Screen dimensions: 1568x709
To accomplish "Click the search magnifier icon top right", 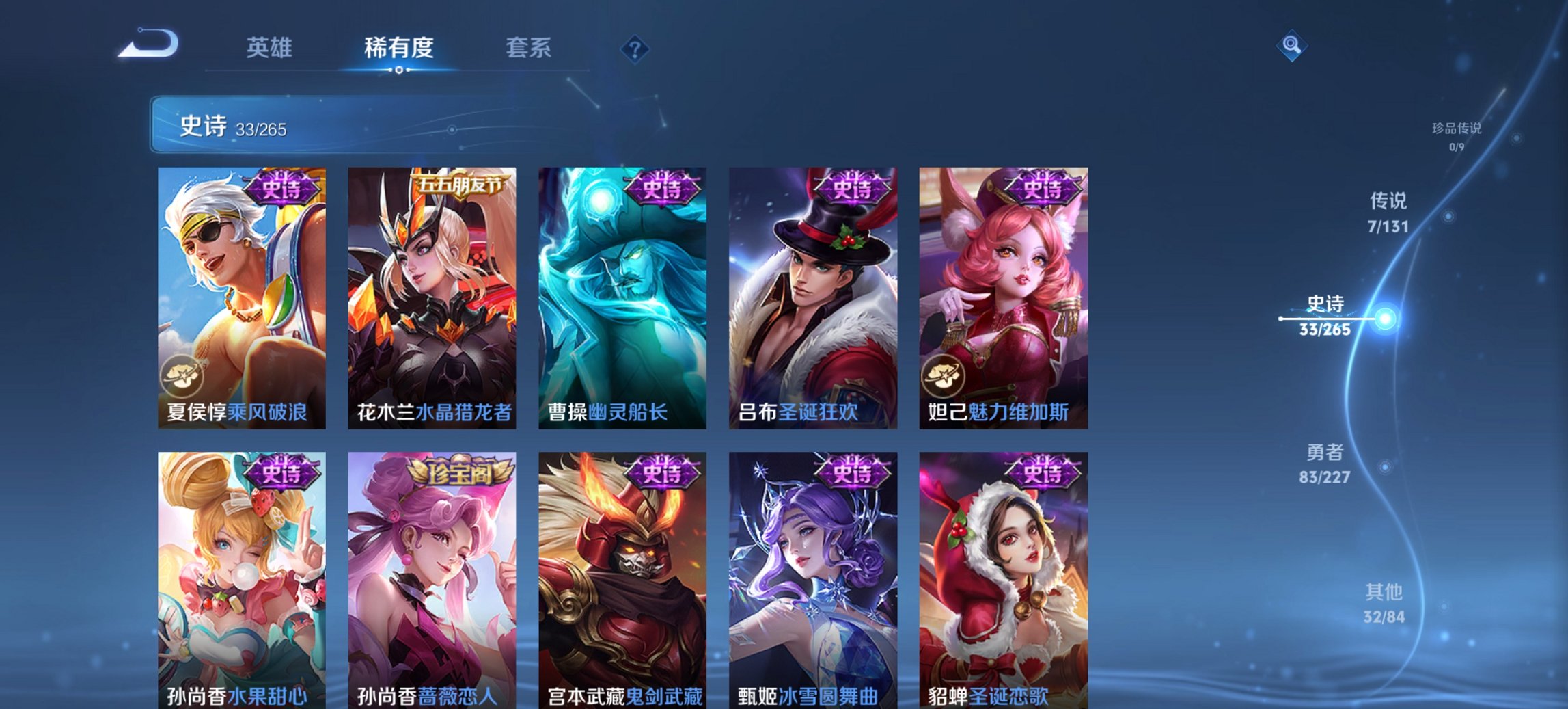I will coord(1291,46).
